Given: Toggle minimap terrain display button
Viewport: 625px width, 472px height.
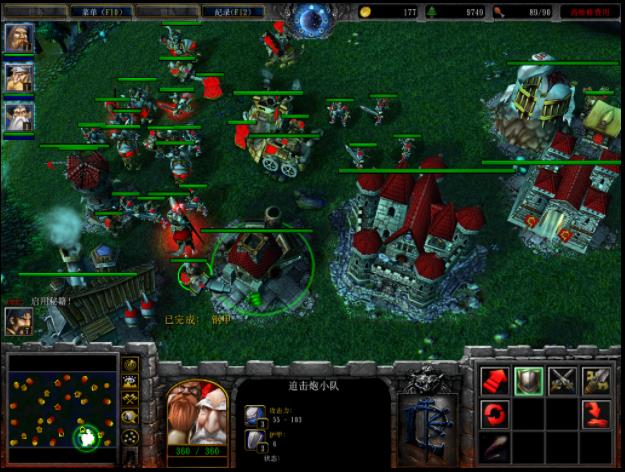Looking at the screenshot, I should (x=131, y=380).
